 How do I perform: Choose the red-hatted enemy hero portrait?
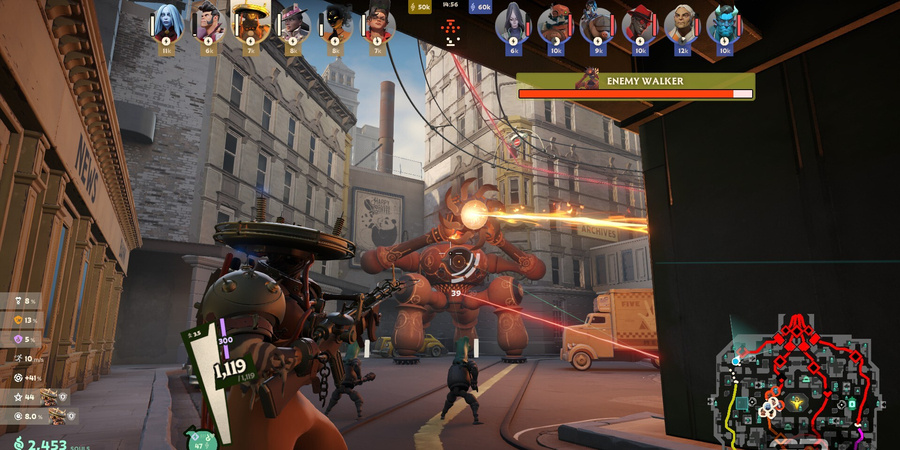point(640,22)
